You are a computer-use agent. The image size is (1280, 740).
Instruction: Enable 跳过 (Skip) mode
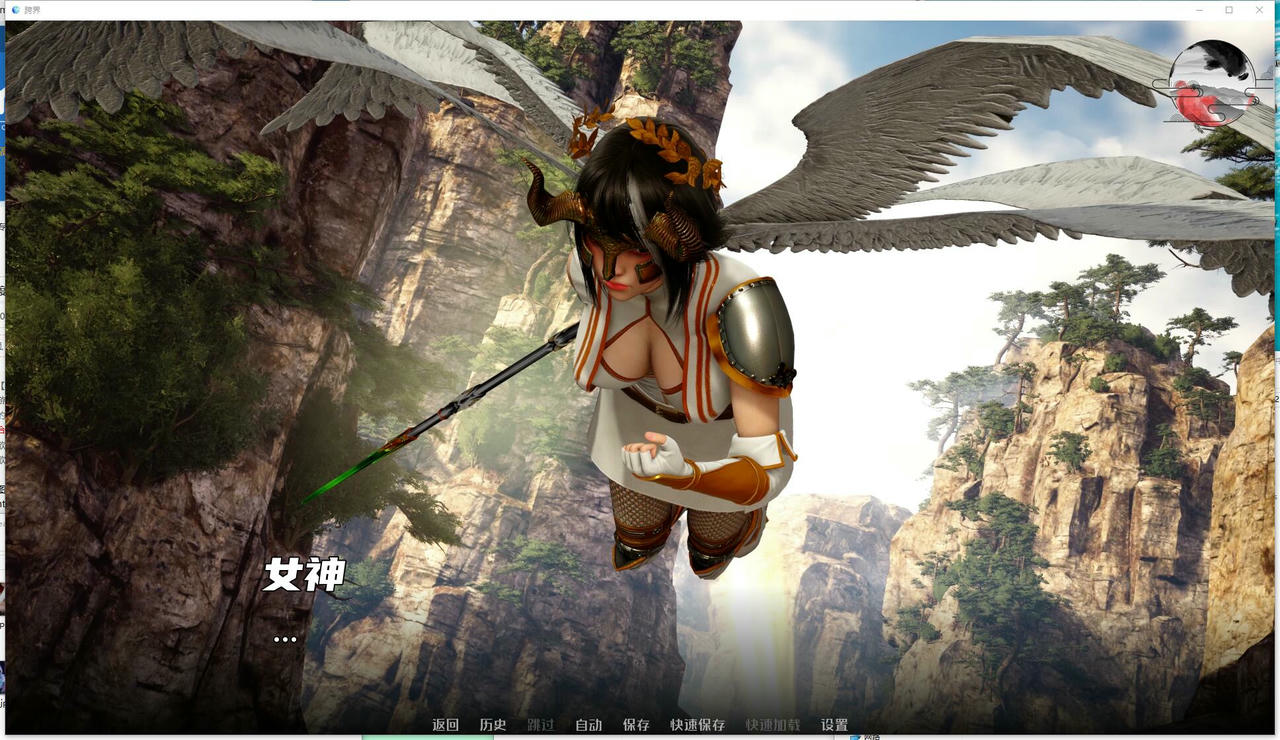click(x=540, y=723)
